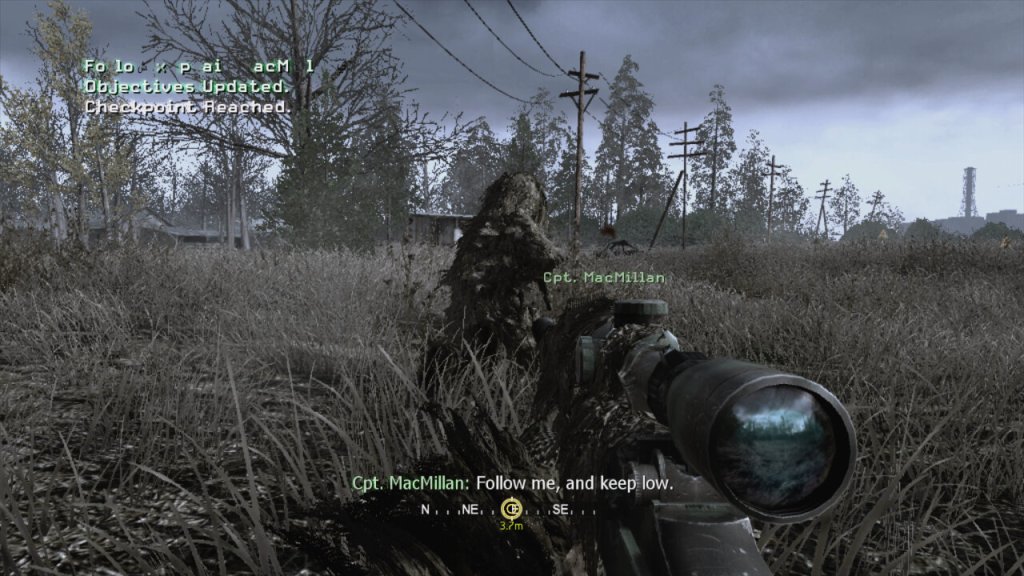Open the Objectives Updated notification
Viewport: 1024px width, 576px height.
[181, 86]
